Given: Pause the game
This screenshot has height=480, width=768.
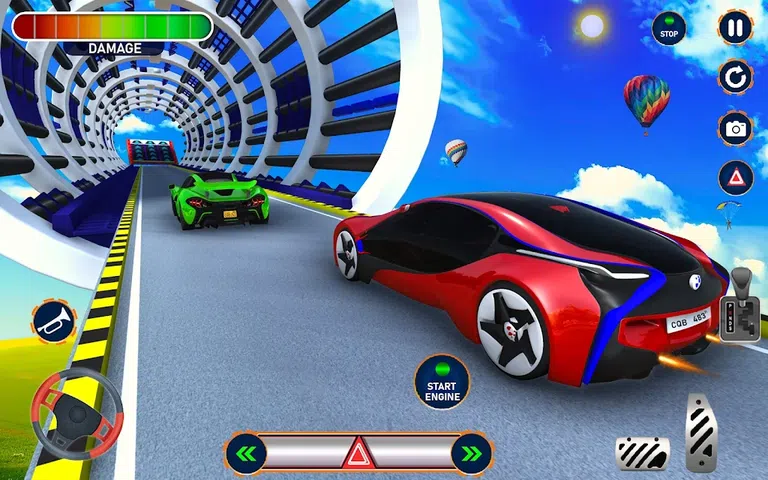Looking at the screenshot, I should (735, 27).
